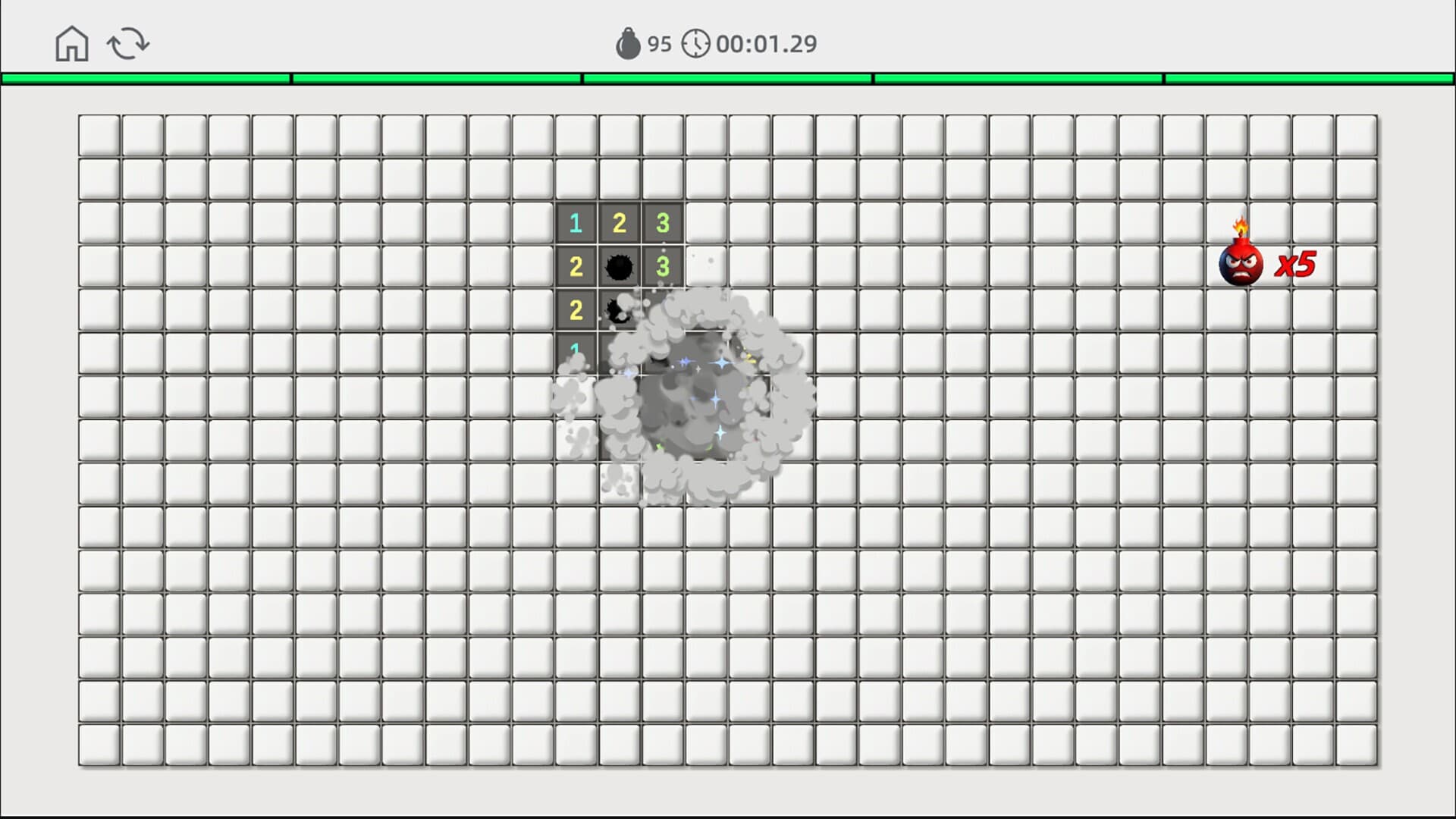Click the rightmost green progress bar segment

point(1308,77)
